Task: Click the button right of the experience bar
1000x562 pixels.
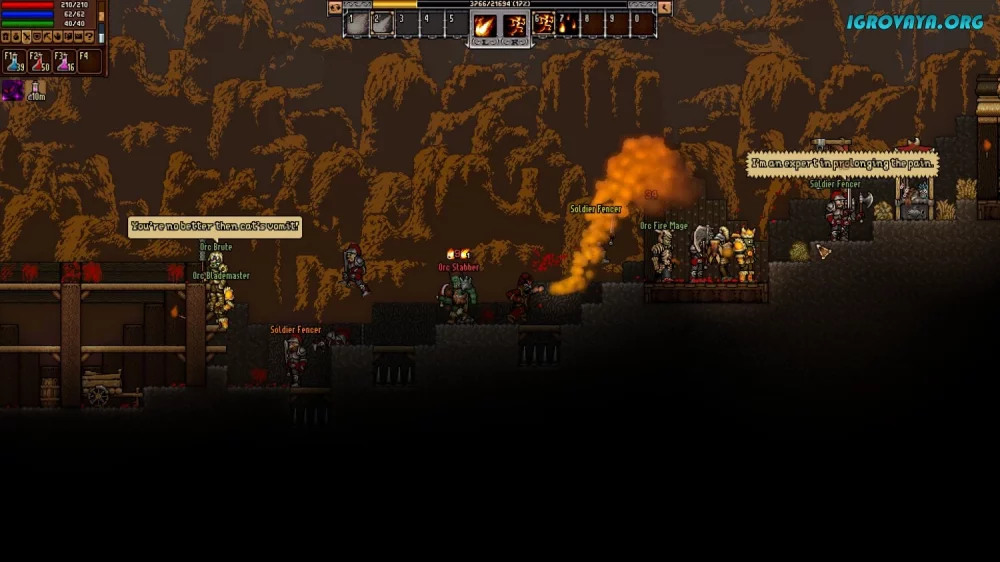Action: click(x=665, y=7)
